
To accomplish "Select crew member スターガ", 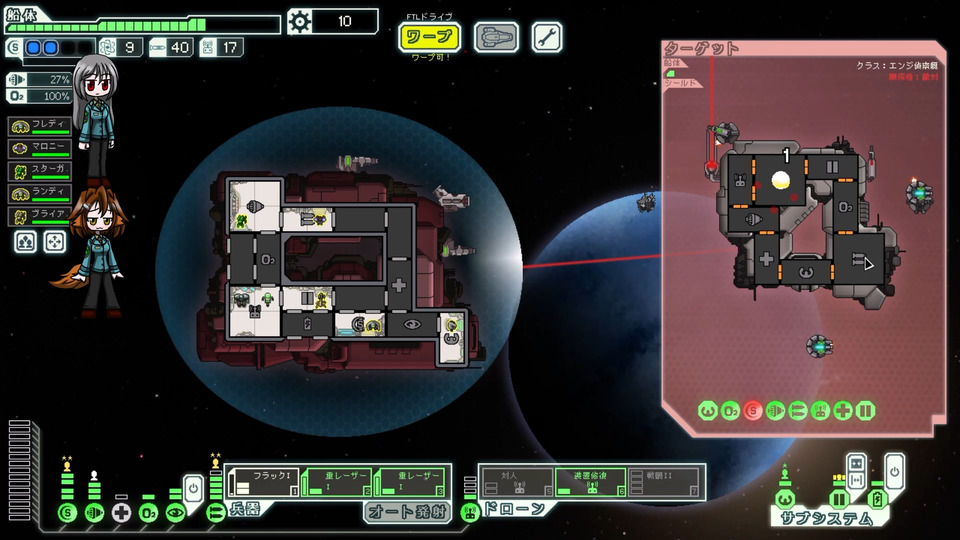I will [x=41, y=171].
